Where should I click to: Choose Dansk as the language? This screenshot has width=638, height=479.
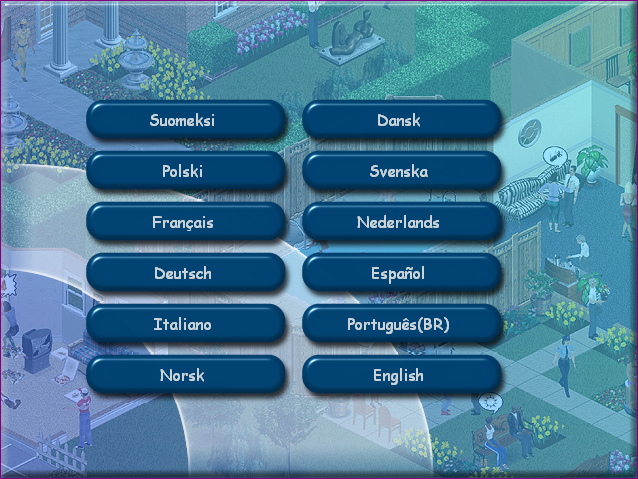tap(400, 121)
